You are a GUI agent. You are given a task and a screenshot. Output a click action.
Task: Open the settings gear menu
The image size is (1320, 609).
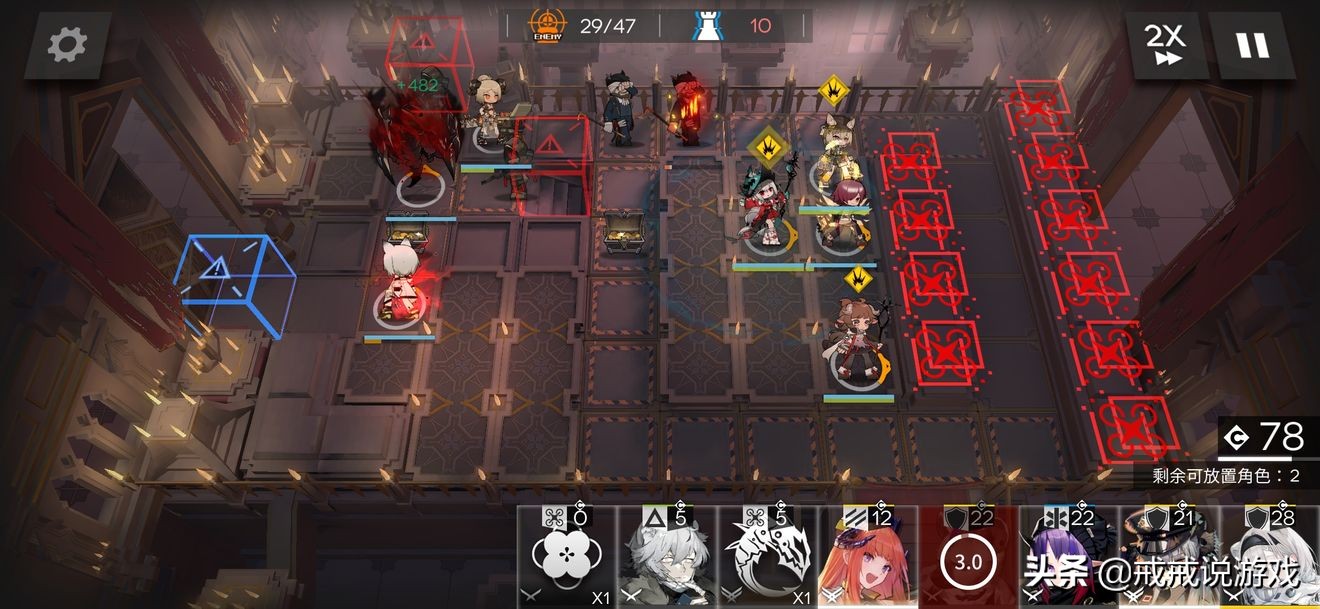click(67, 45)
